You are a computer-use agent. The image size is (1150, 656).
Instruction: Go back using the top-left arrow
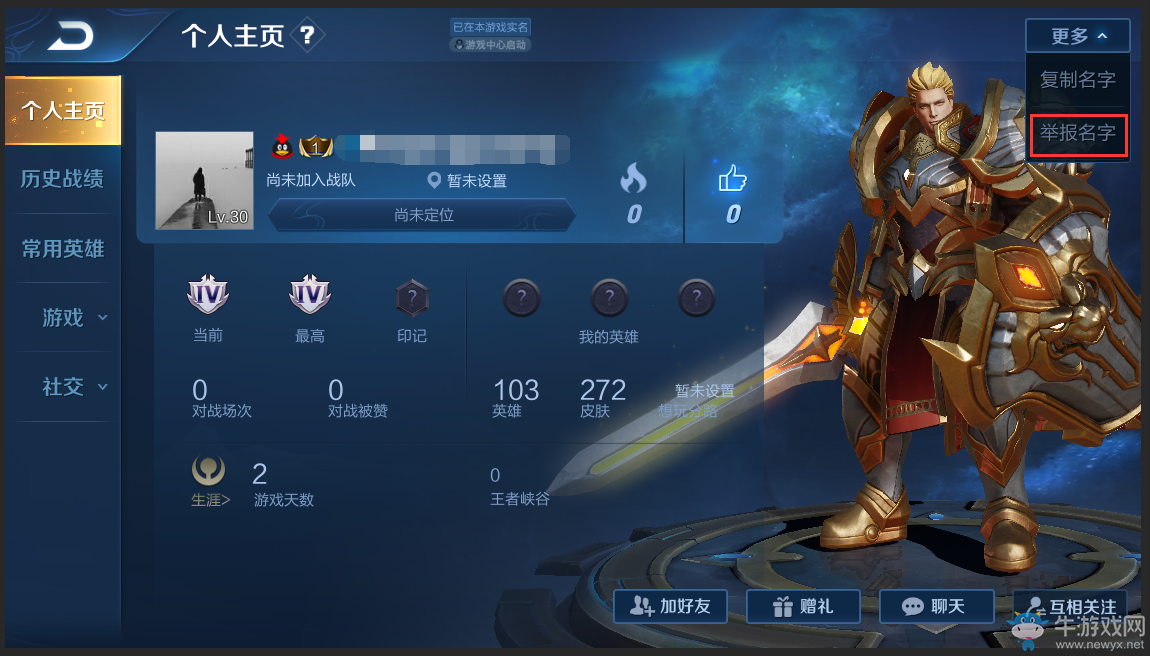coord(68,38)
